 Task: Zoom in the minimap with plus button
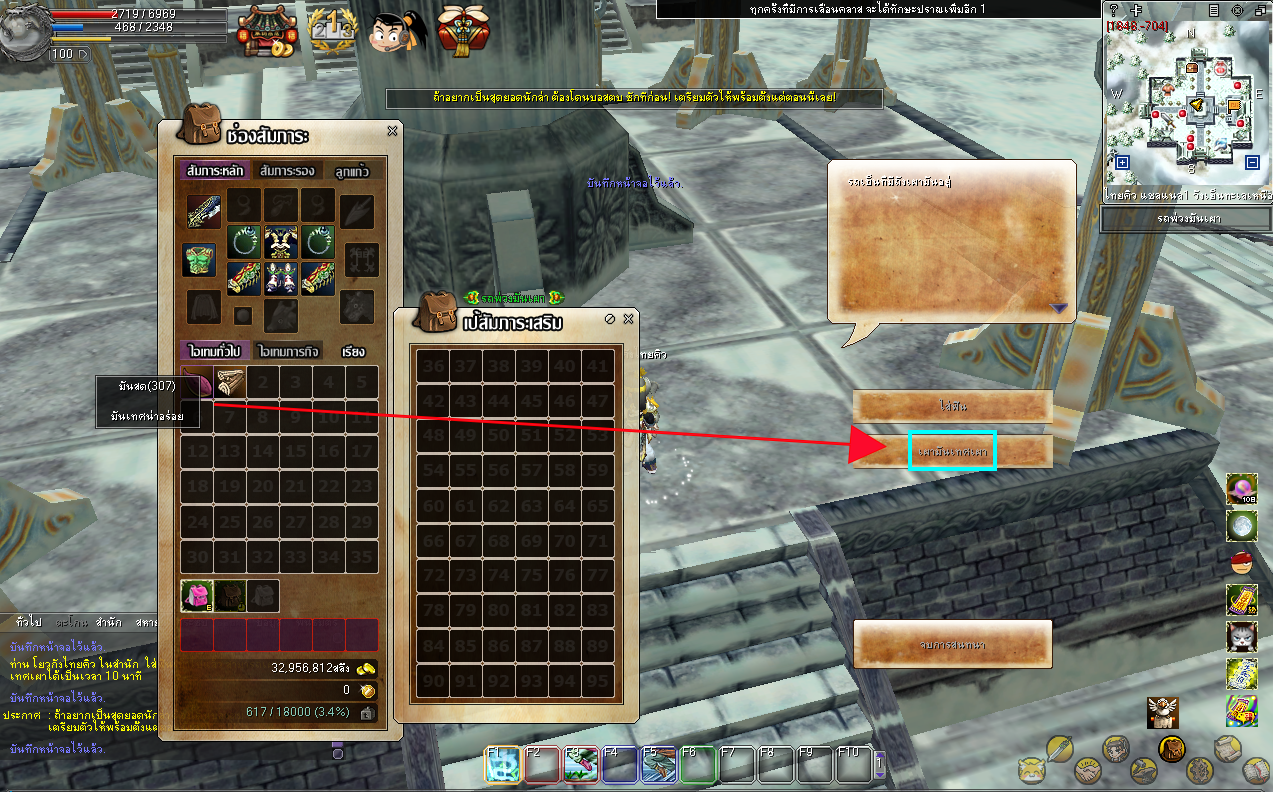coord(1122,163)
